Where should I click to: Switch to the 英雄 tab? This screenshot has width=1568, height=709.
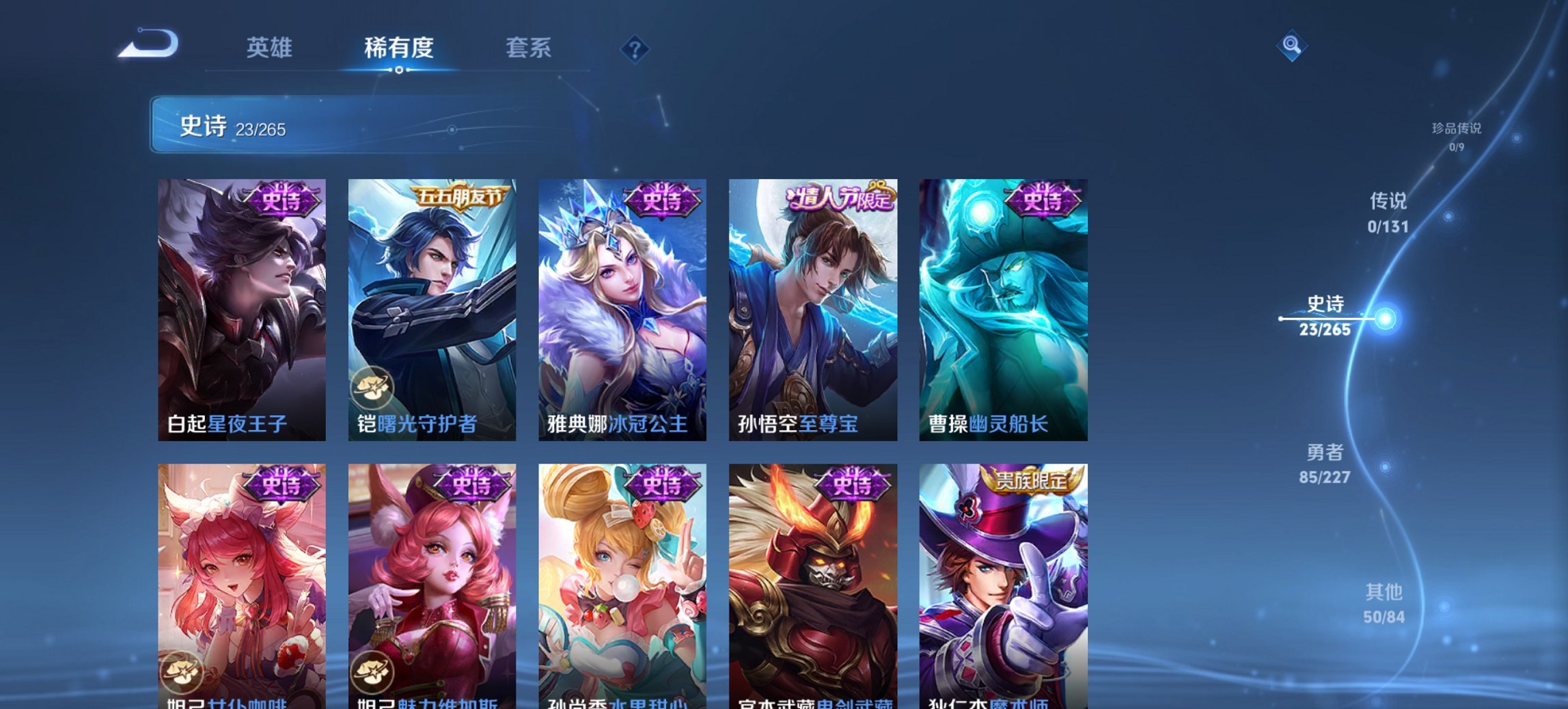[x=271, y=48]
